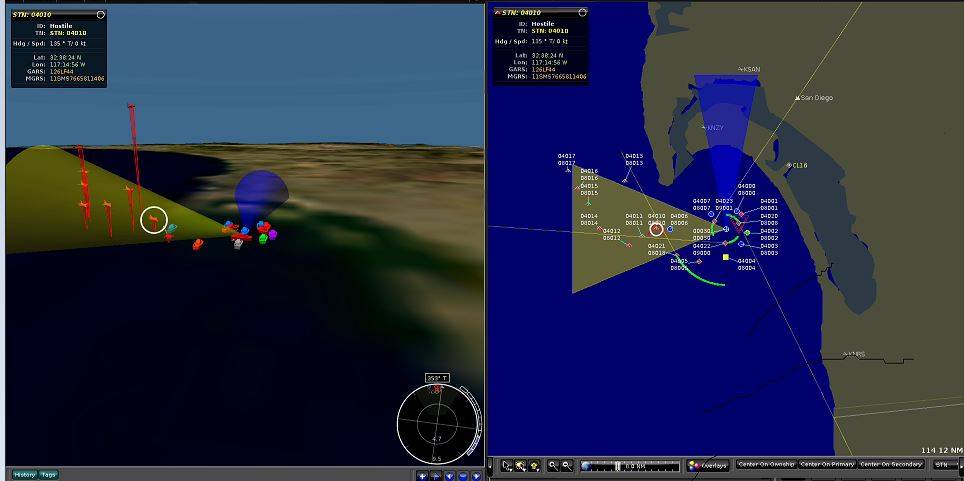Viewport: 964px width, 481px height.
Task: Activate the pointer select tool
Action: [x=507, y=466]
